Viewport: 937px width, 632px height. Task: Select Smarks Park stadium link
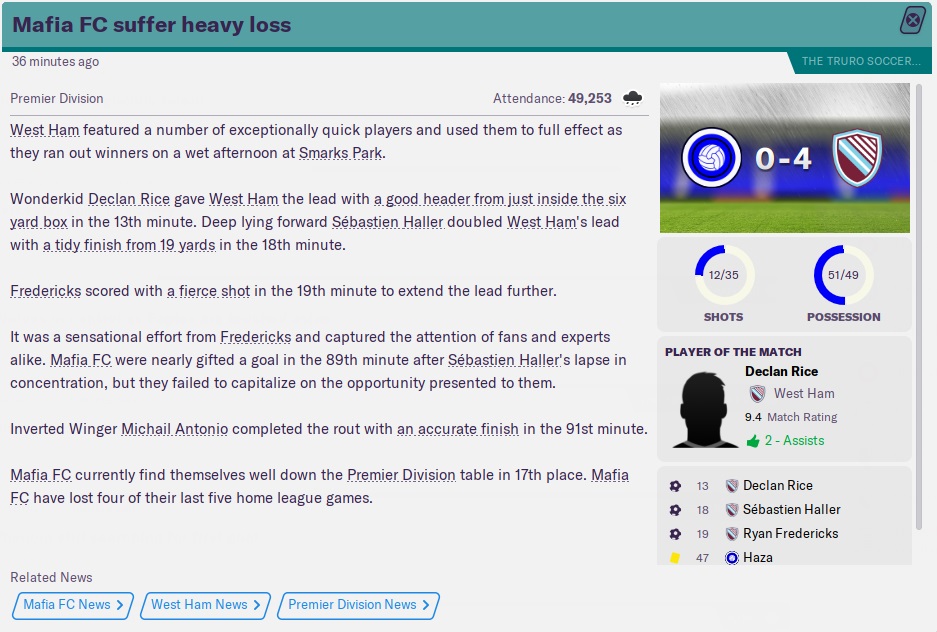340,153
